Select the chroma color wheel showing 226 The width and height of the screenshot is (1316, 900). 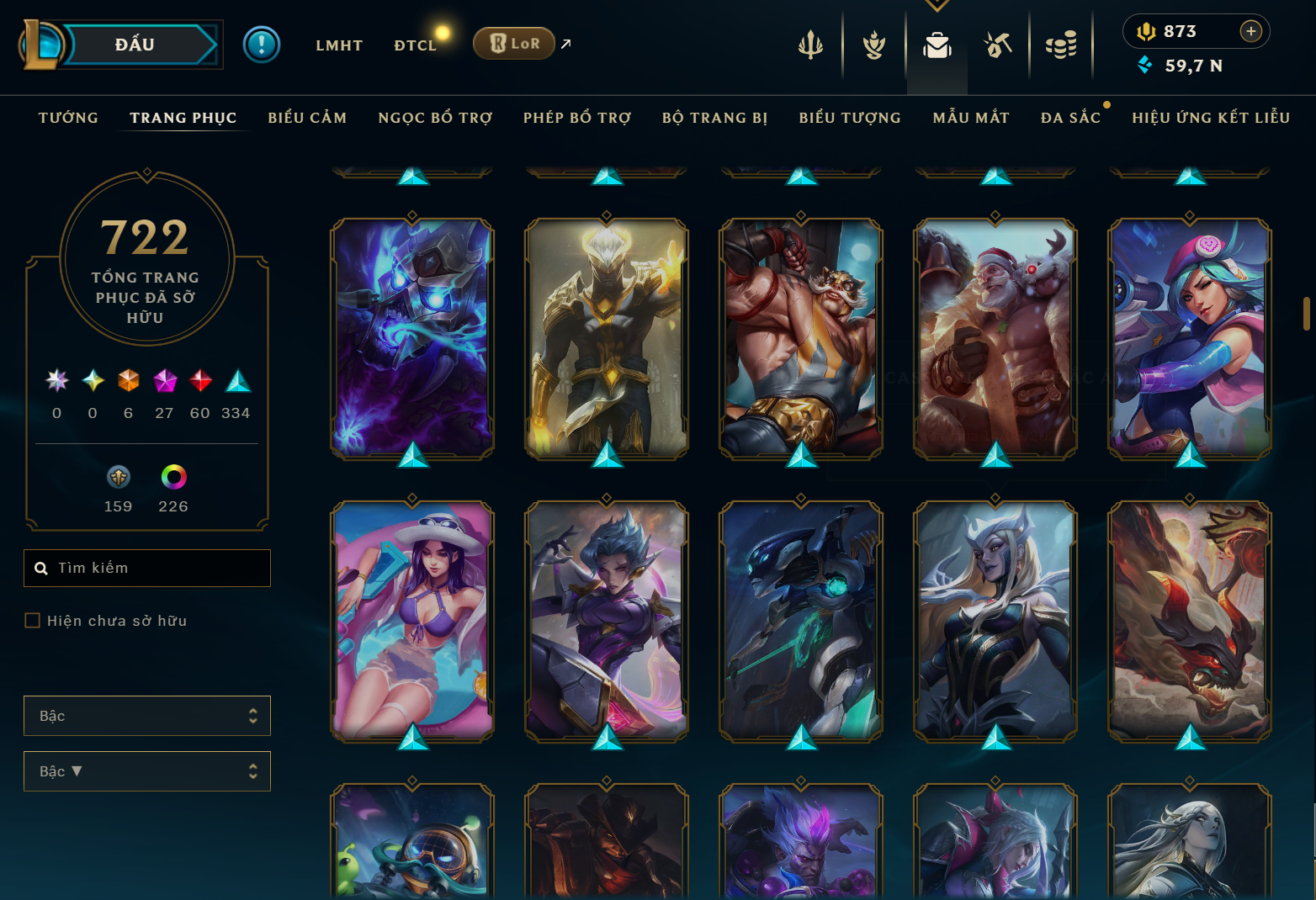click(x=172, y=476)
